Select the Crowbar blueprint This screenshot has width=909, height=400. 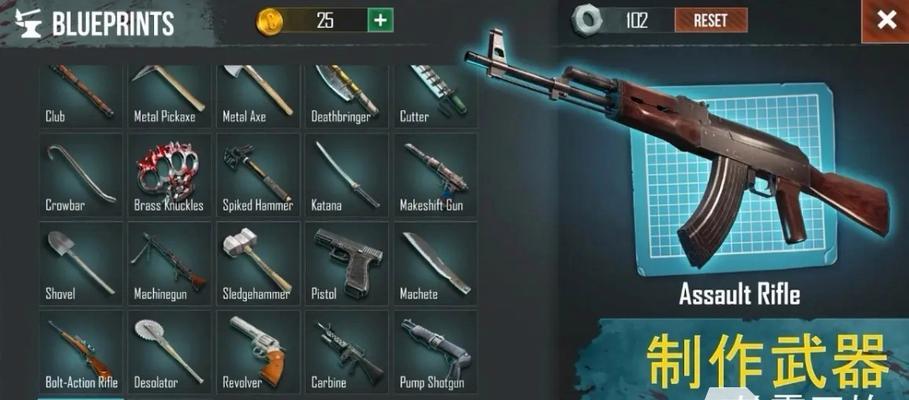[81, 176]
